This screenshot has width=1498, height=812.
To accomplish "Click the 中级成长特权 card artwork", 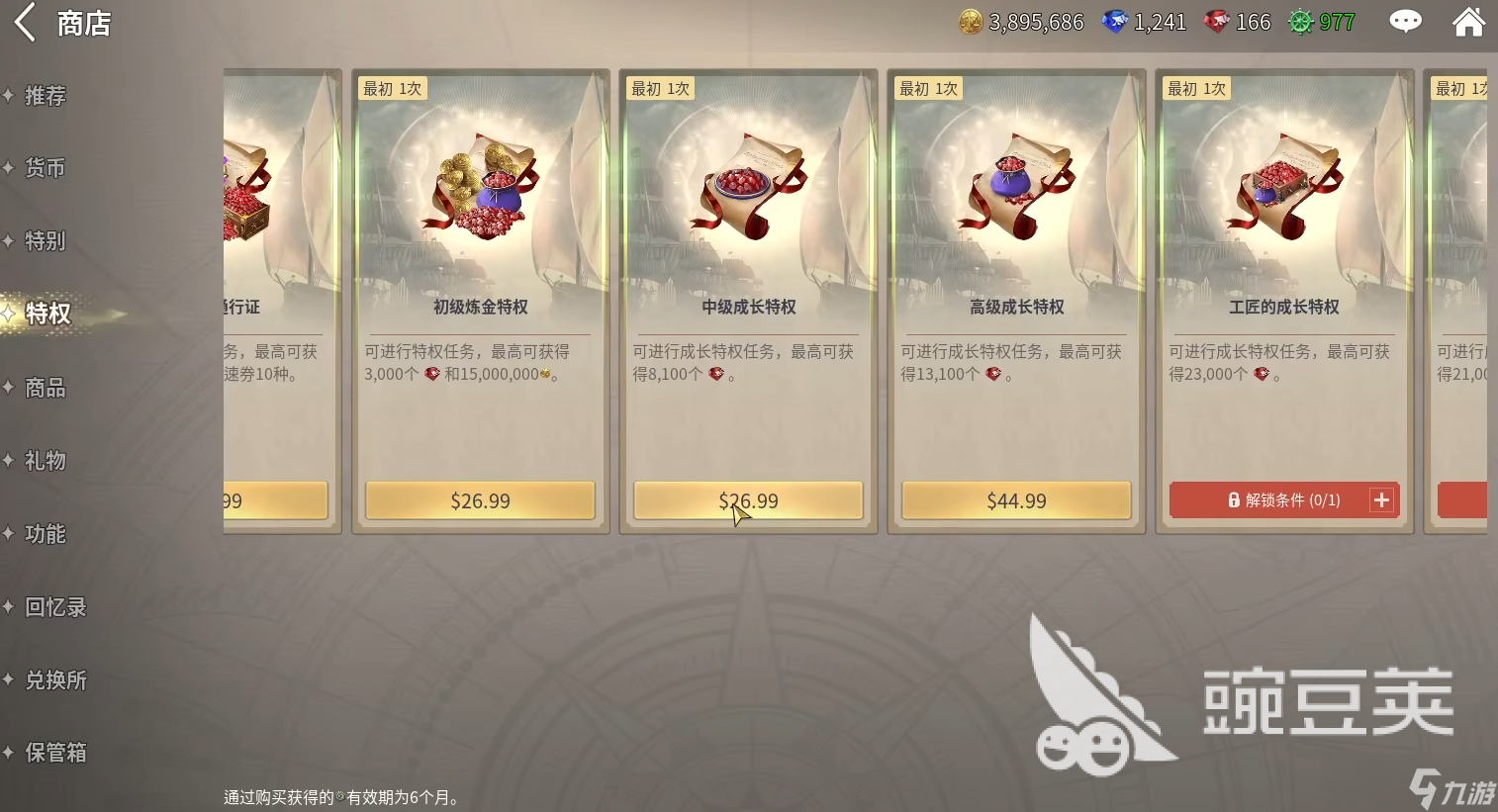I will click(747, 188).
